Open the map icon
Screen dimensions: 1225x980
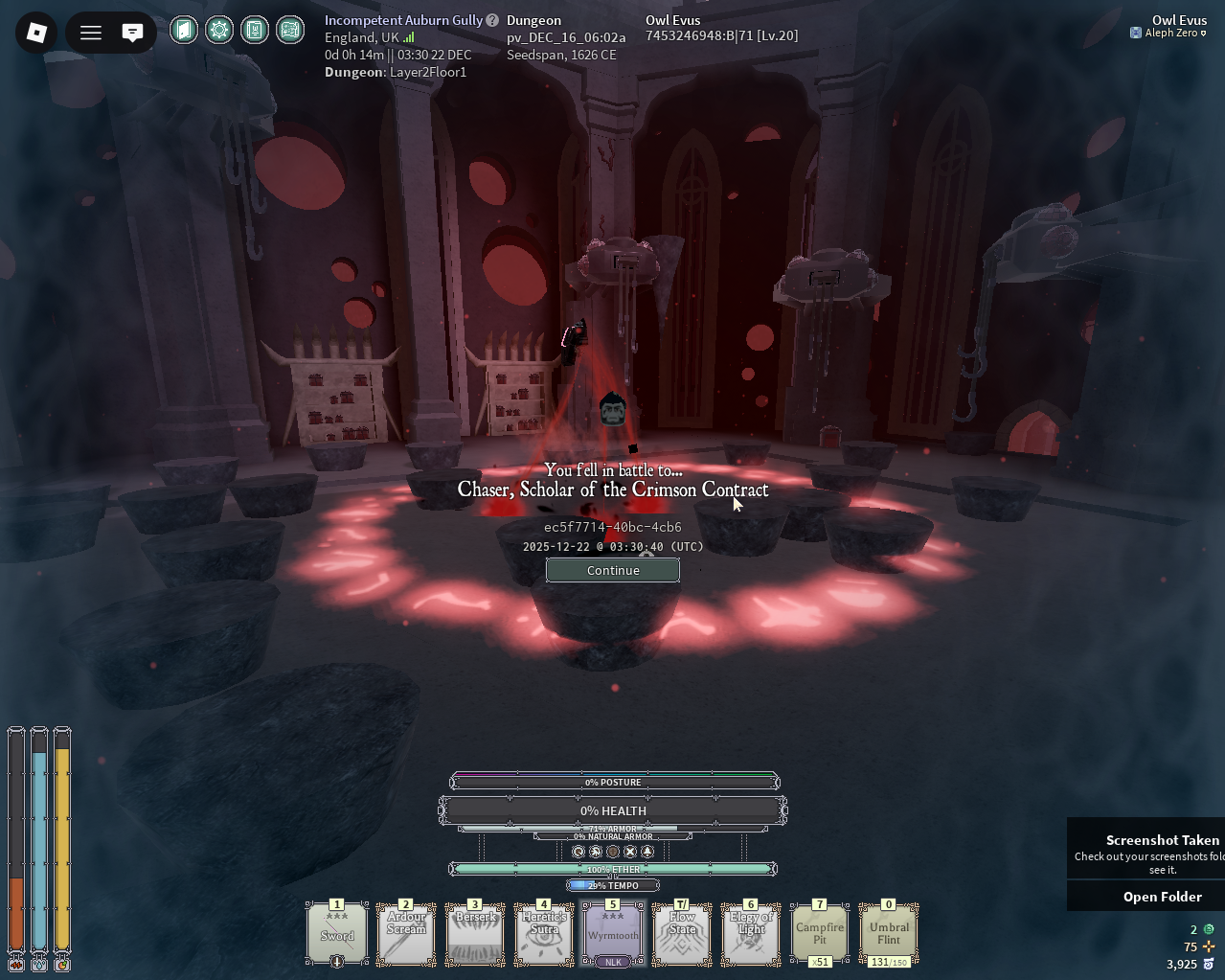290,31
